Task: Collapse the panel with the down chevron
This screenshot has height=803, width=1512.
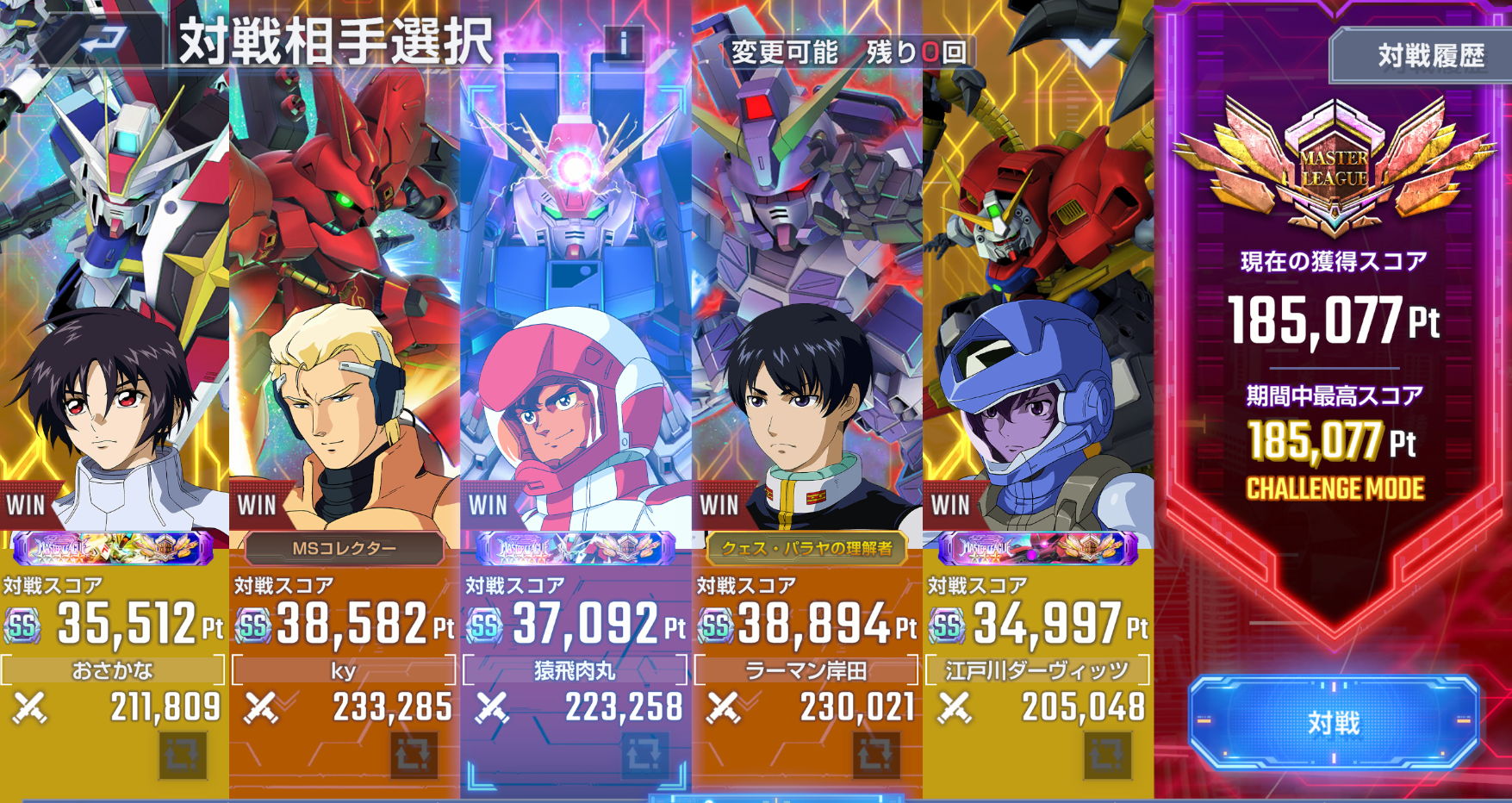Action: pos(1089,52)
